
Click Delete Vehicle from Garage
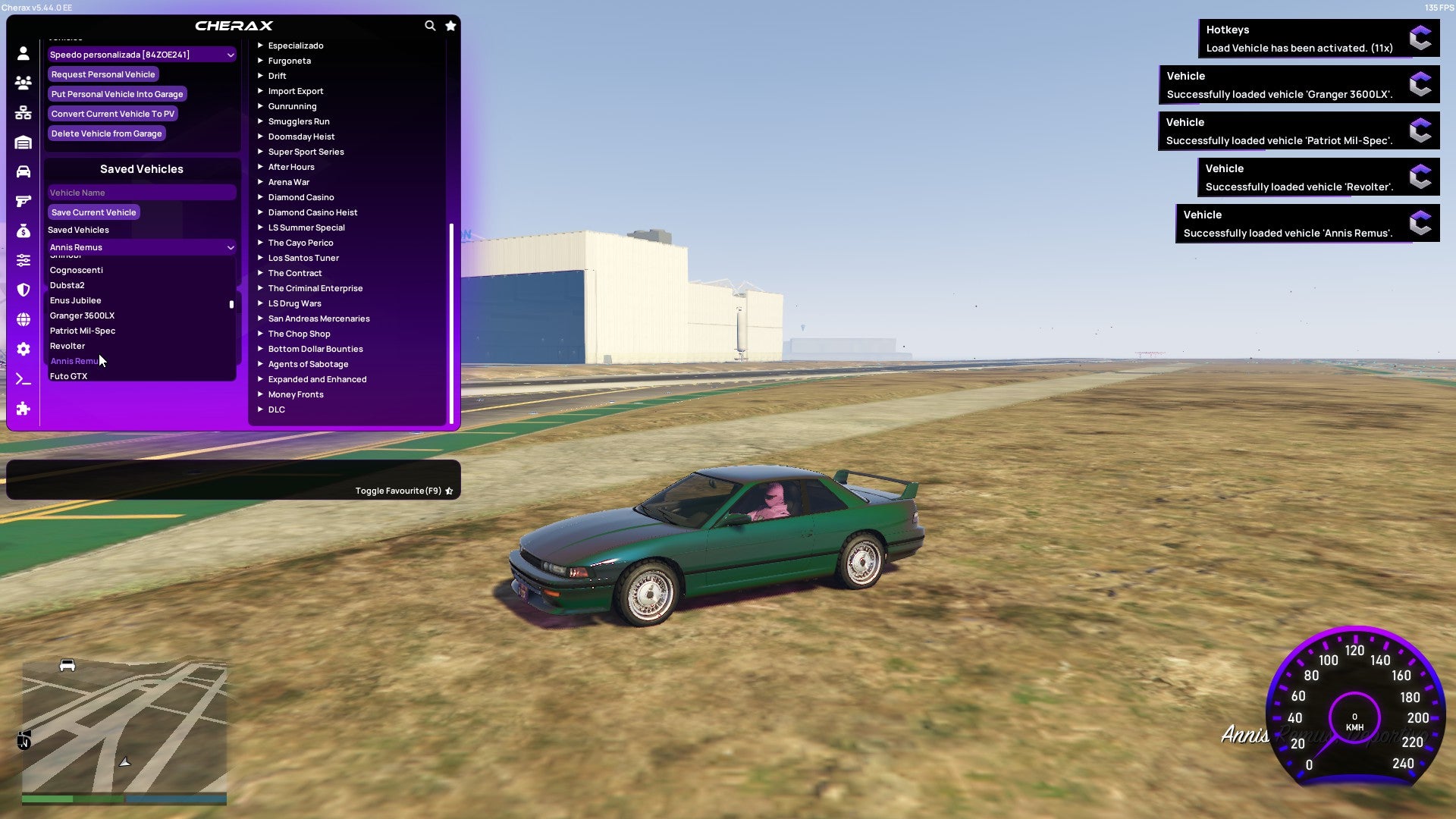click(106, 133)
